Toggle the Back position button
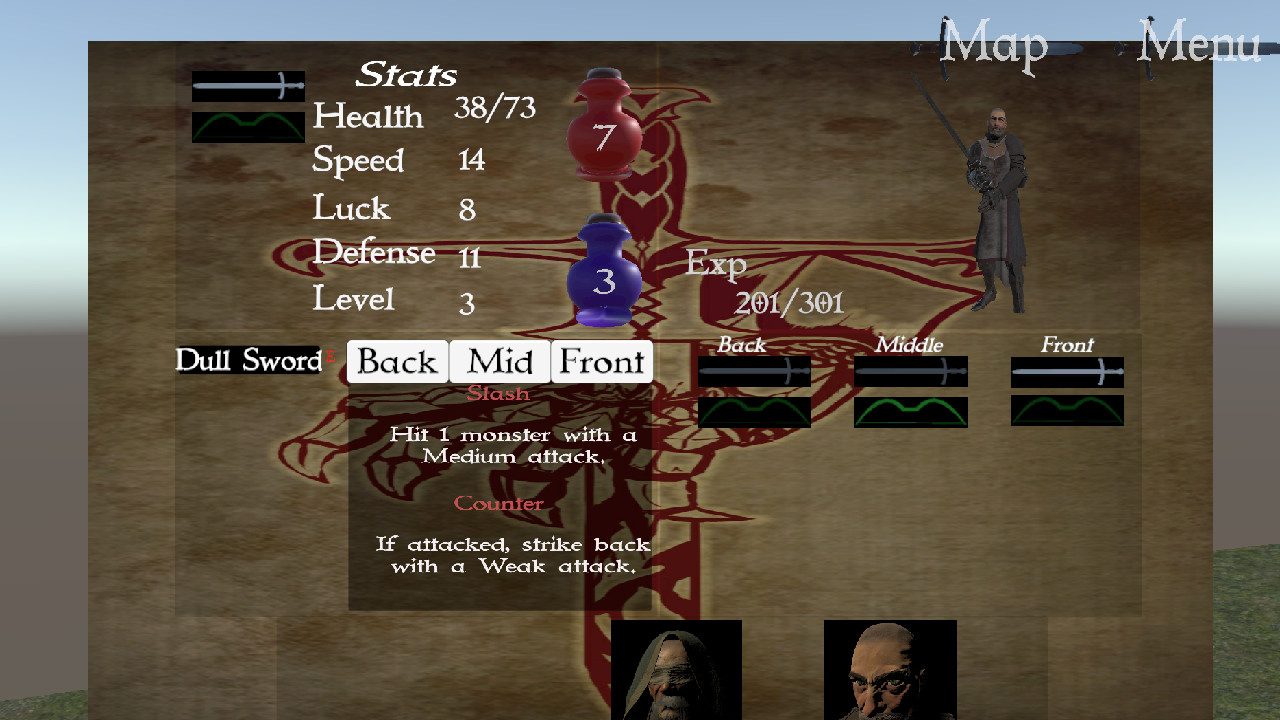The image size is (1280, 720). [x=396, y=362]
